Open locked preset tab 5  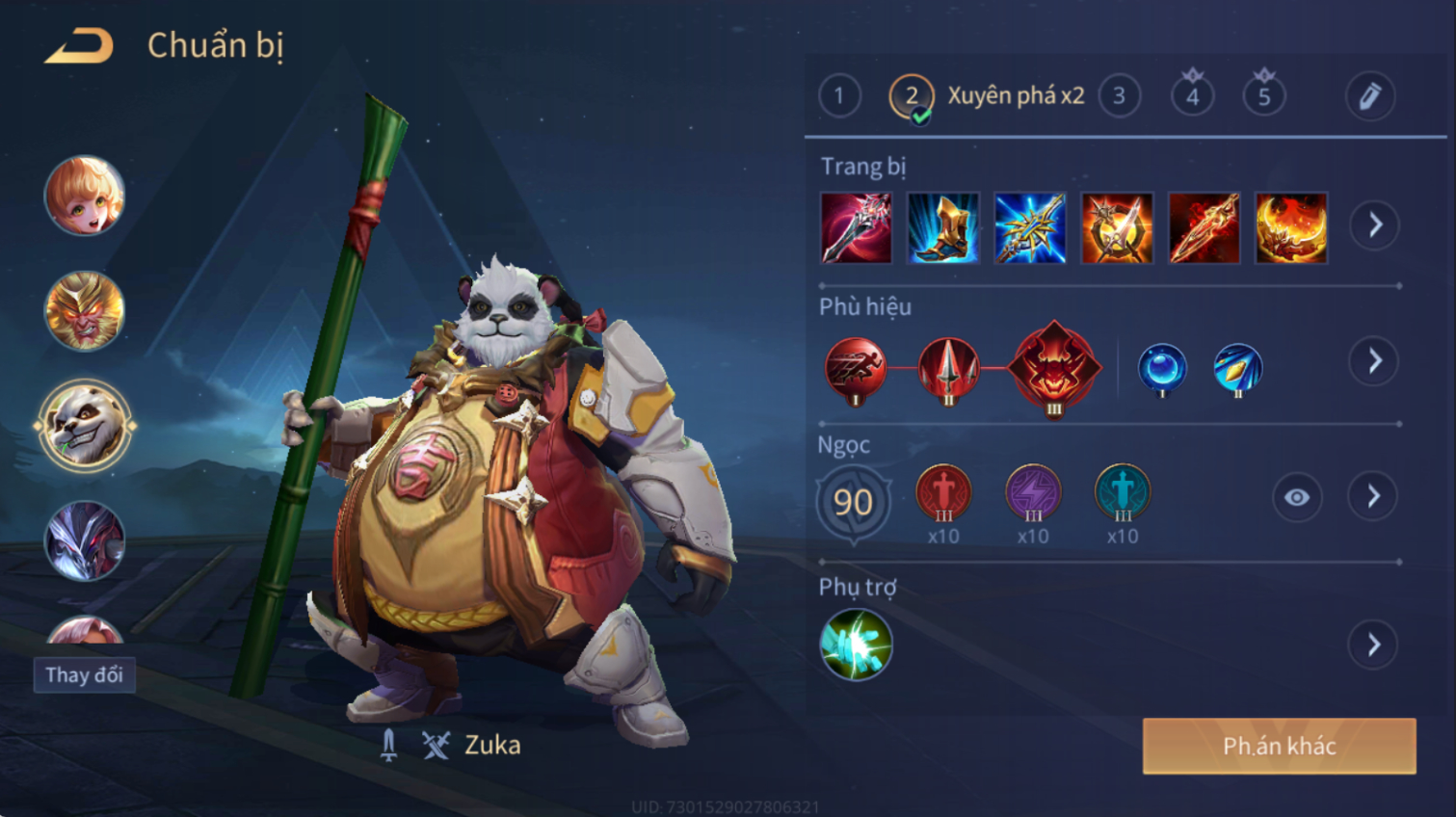tap(1264, 95)
